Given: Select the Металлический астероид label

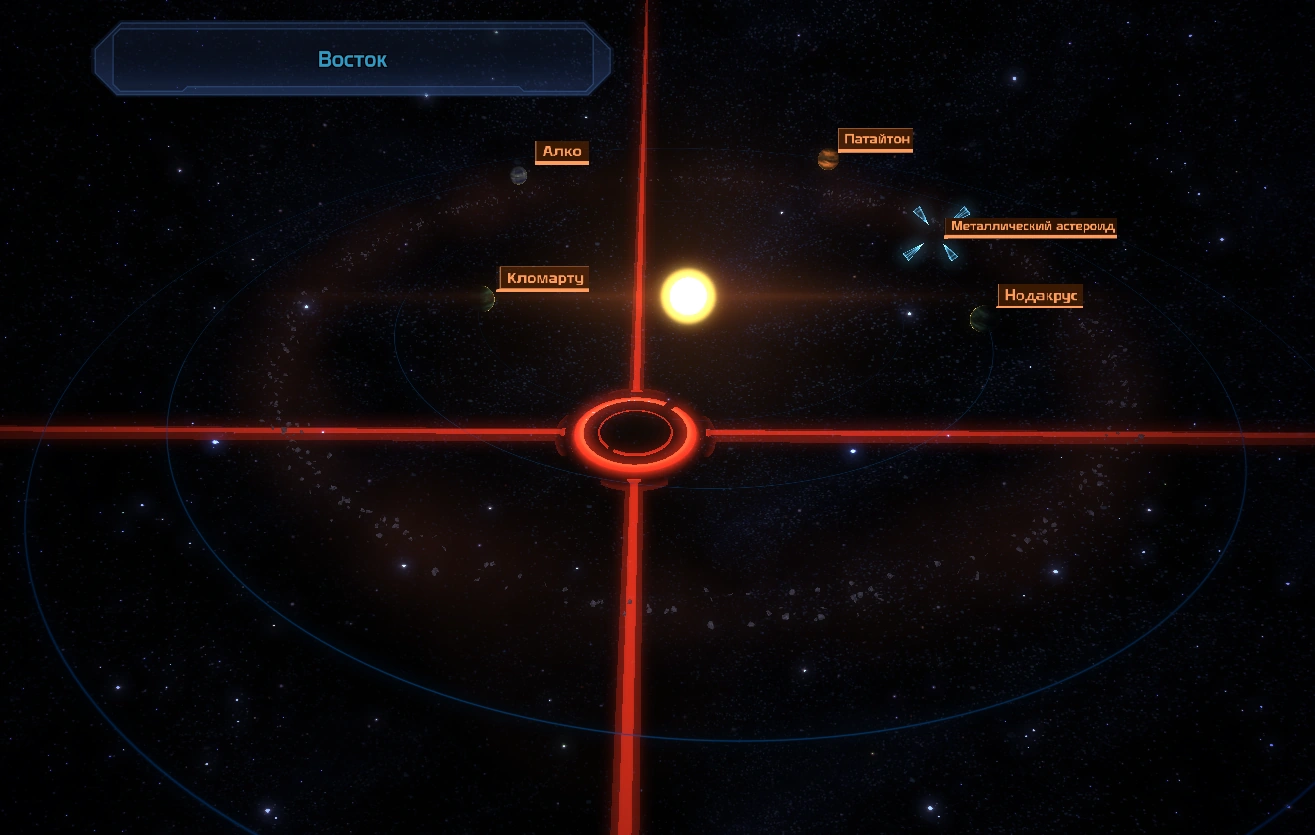Looking at the screenshot, I should click(1031, 226).
